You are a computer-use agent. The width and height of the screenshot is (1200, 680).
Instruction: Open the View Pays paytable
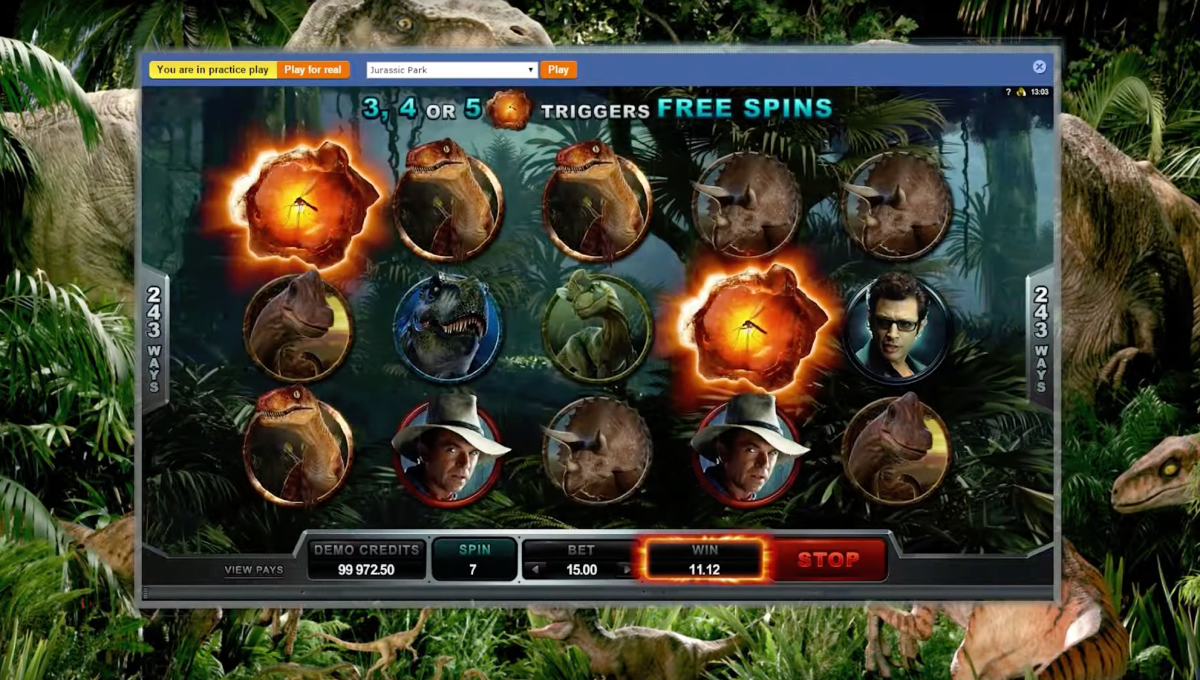[253, 570]
